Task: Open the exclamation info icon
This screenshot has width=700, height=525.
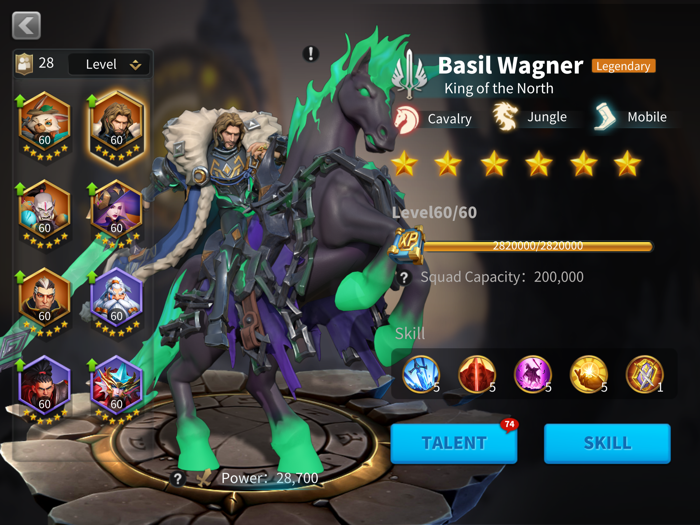Action: click(311, 53)
